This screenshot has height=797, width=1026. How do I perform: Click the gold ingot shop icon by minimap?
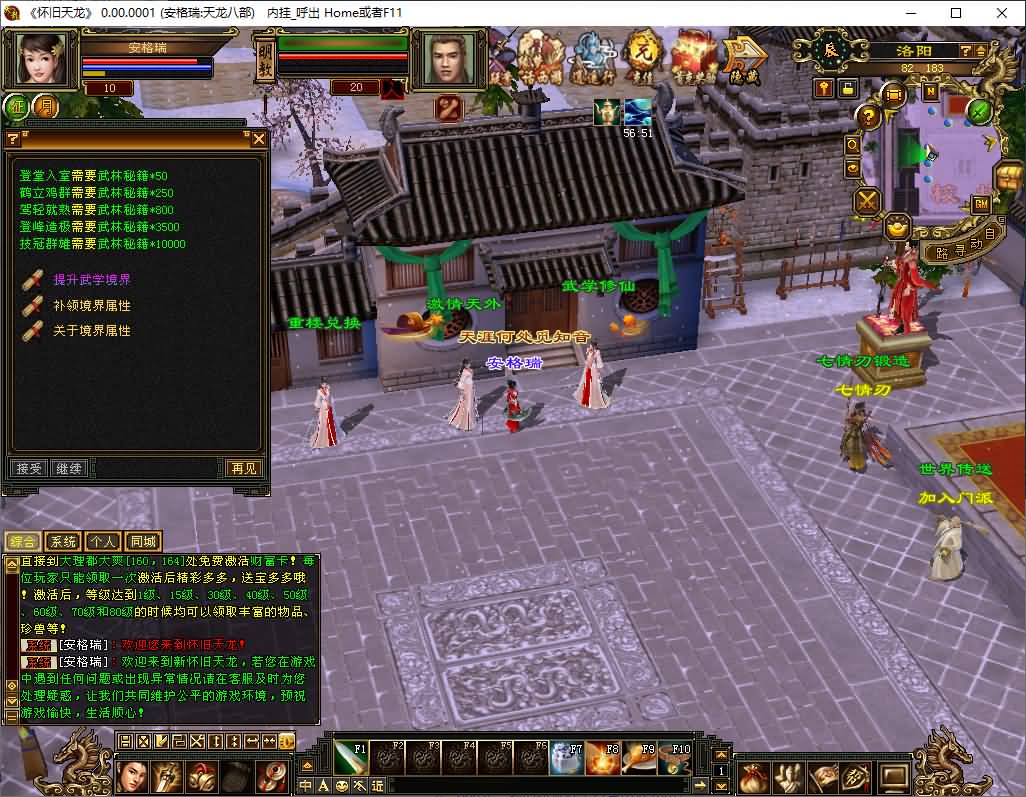coord(897,227)
